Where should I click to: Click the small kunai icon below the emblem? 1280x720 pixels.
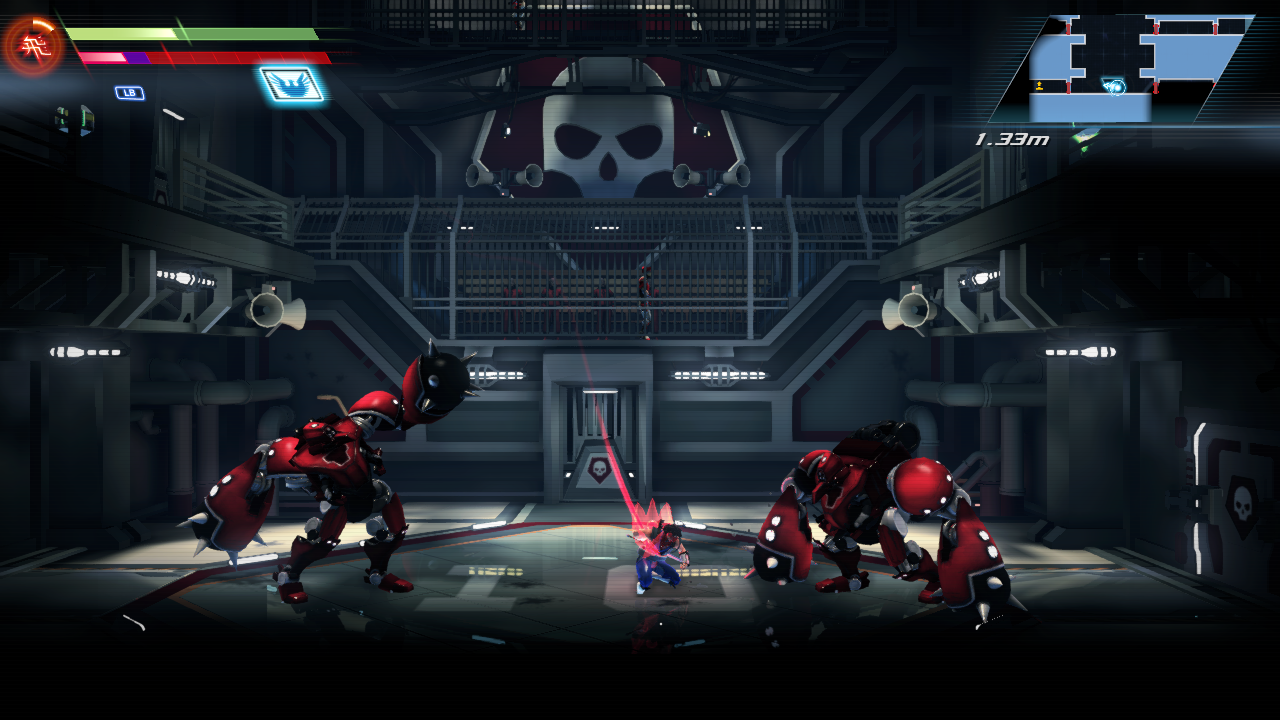tap(74, 119)
